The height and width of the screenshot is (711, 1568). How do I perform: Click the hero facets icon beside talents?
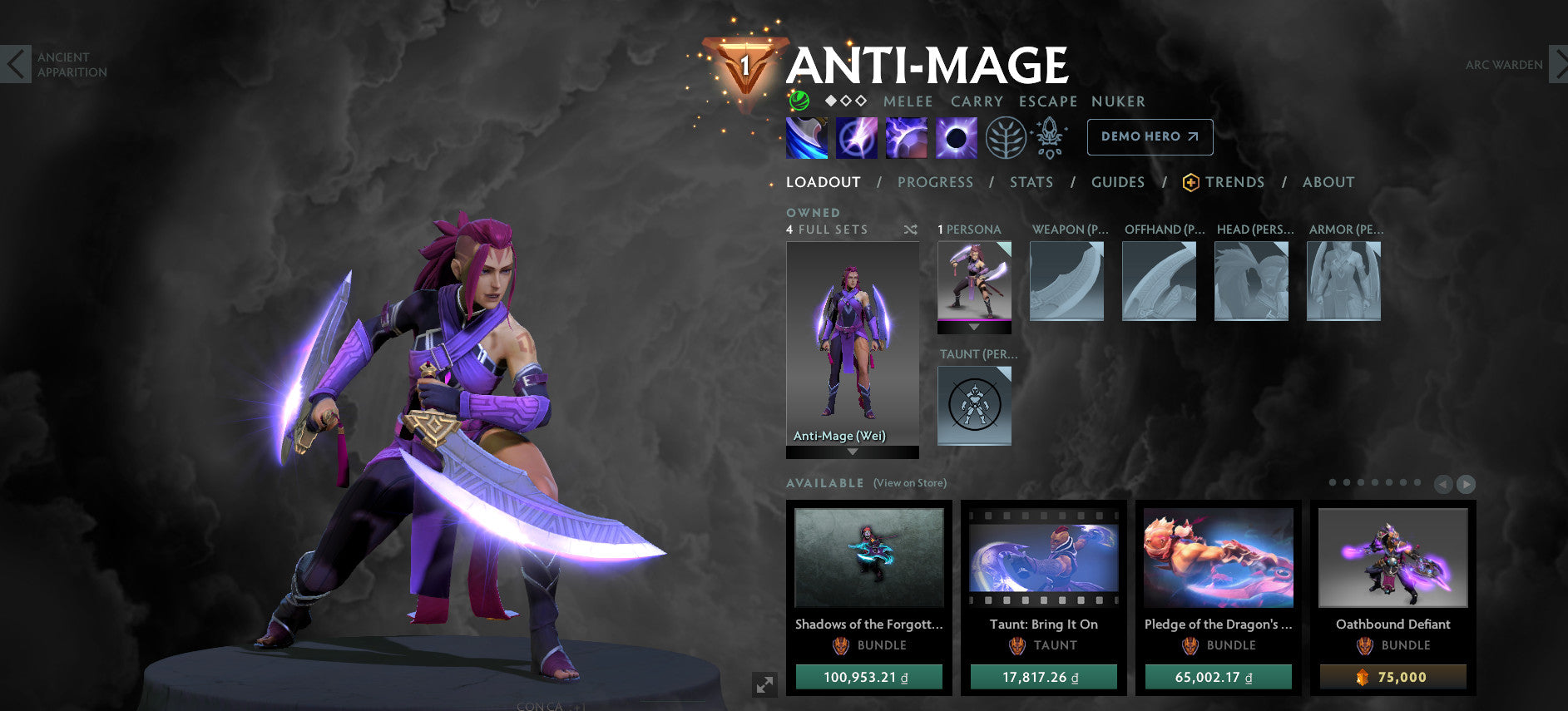(x=1050, y=139)
